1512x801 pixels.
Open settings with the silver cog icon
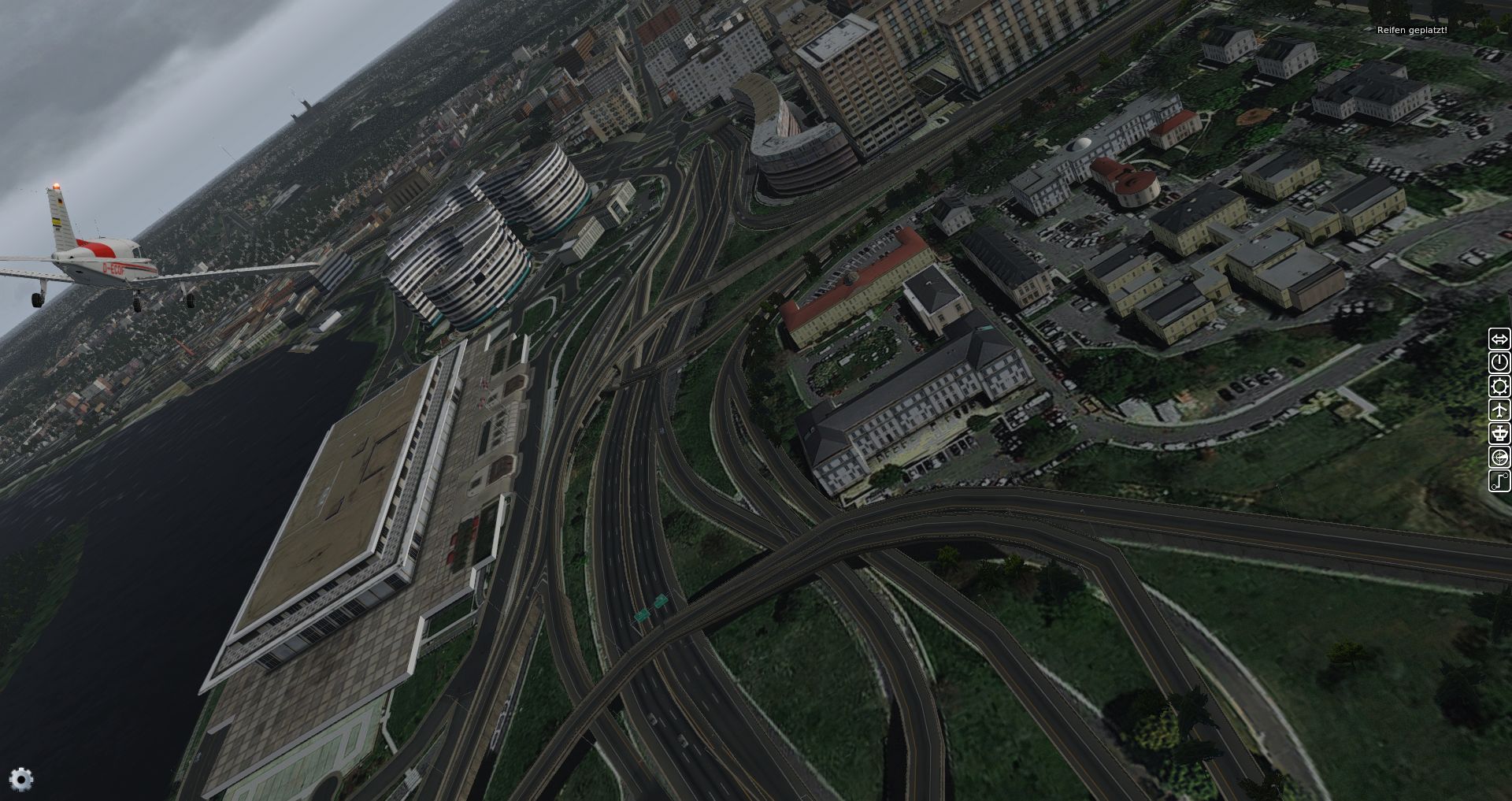21,779
